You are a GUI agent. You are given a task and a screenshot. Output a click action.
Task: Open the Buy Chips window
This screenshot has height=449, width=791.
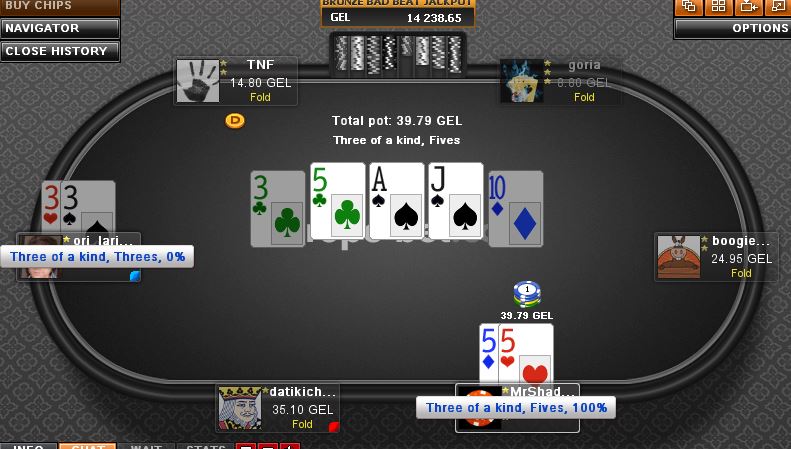coord(58,6)
